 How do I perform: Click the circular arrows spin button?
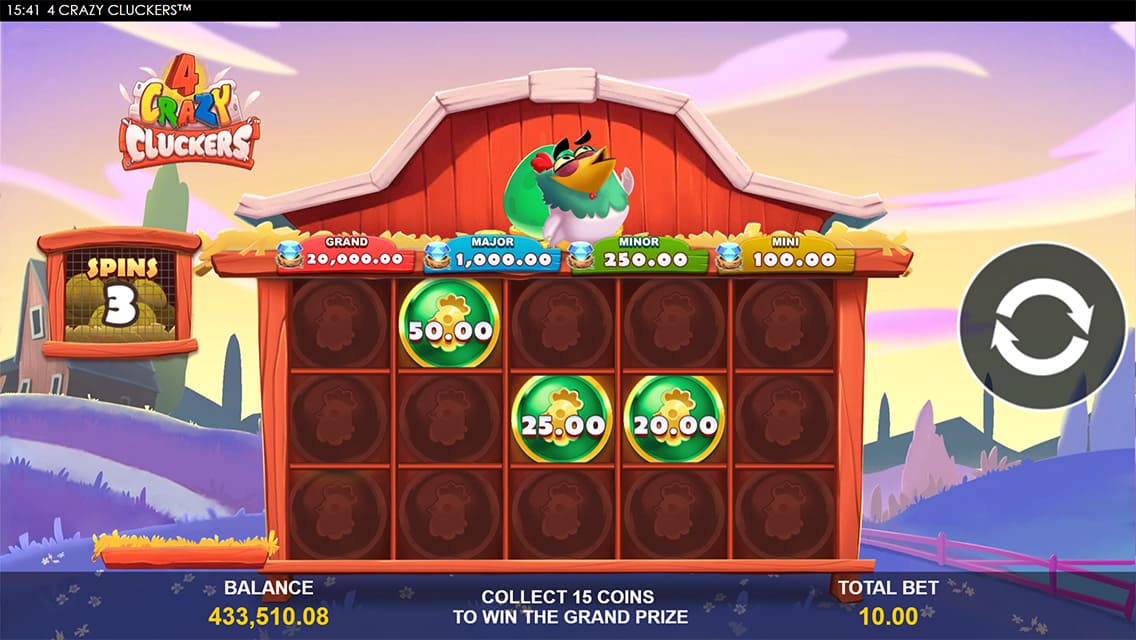1041,324
